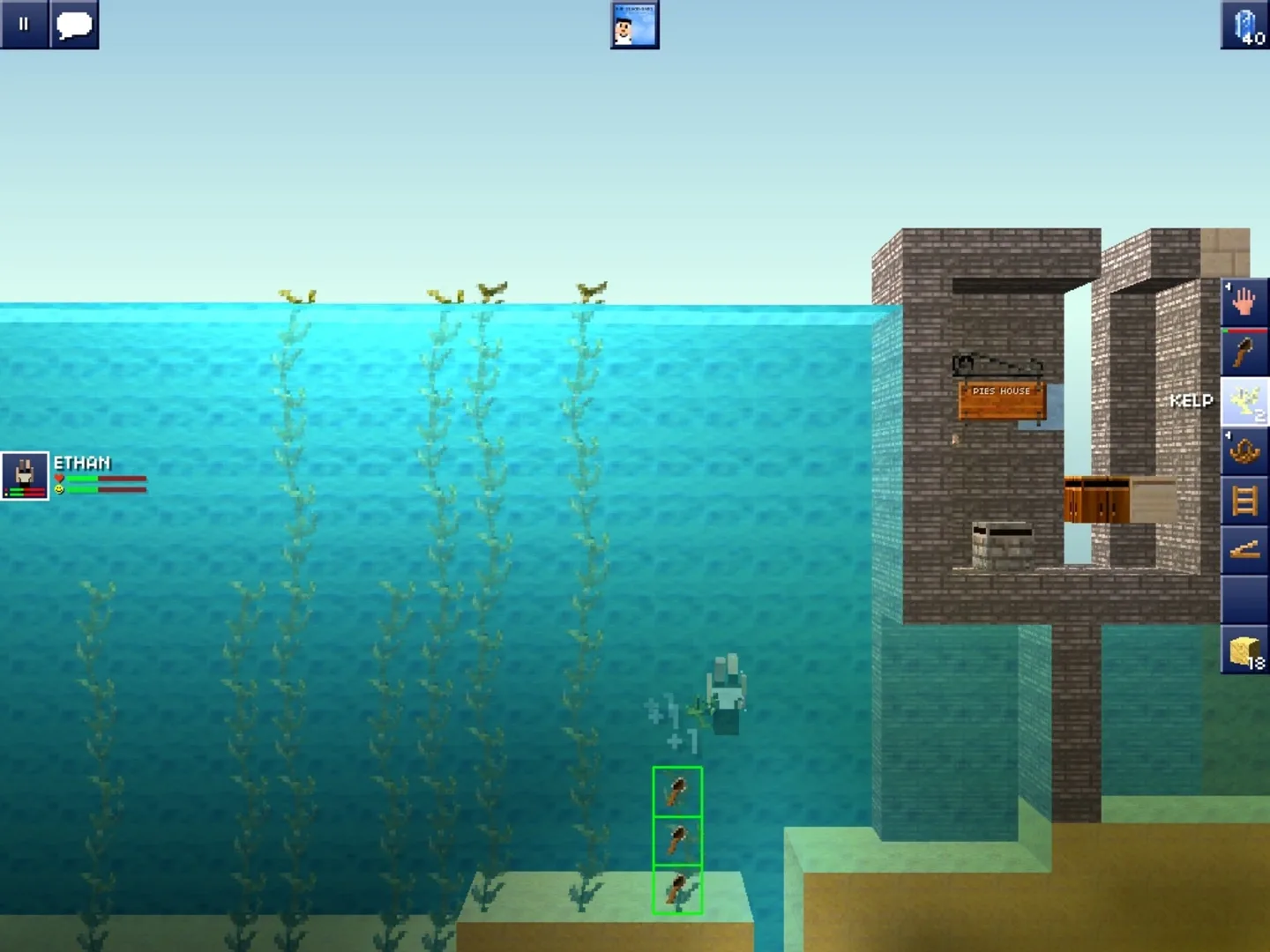Select the ladder in the sidebar
1270x952 pixels.
tap(1244, 502)
